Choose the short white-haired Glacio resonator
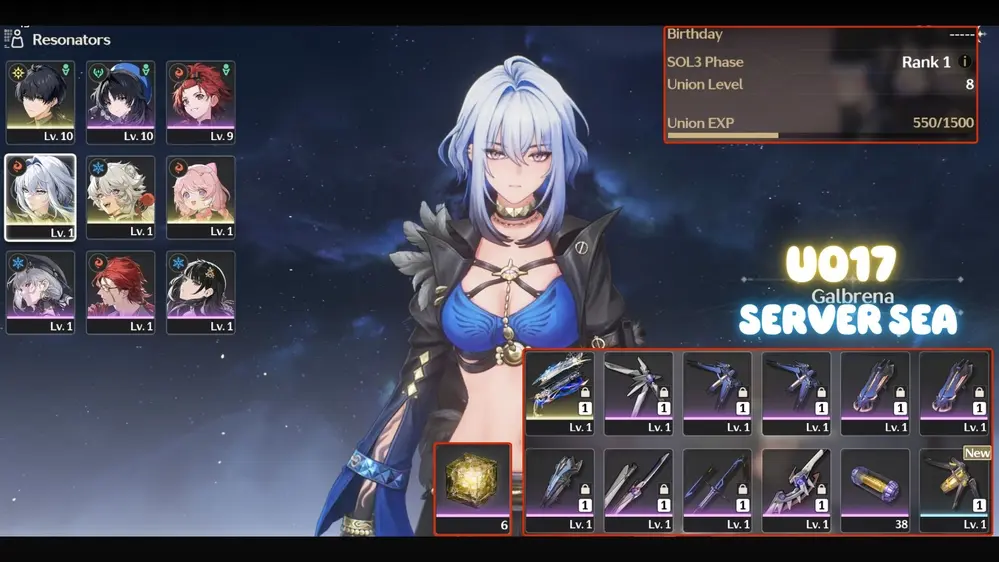This screenshot has width=999, height=562. pyautogui.click(x=120, y=197)
